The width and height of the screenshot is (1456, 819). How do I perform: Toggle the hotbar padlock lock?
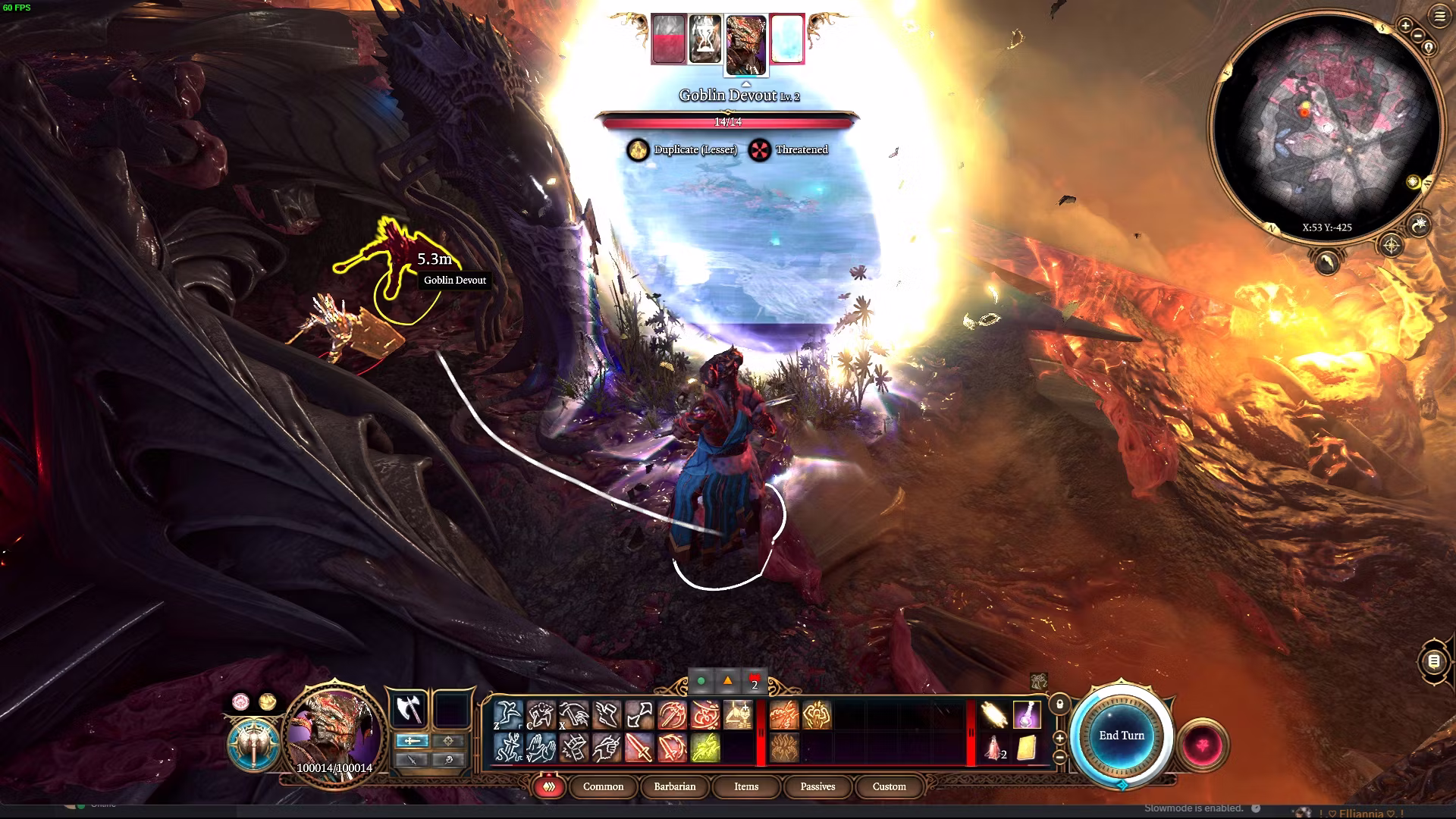tap(1060, 704)
